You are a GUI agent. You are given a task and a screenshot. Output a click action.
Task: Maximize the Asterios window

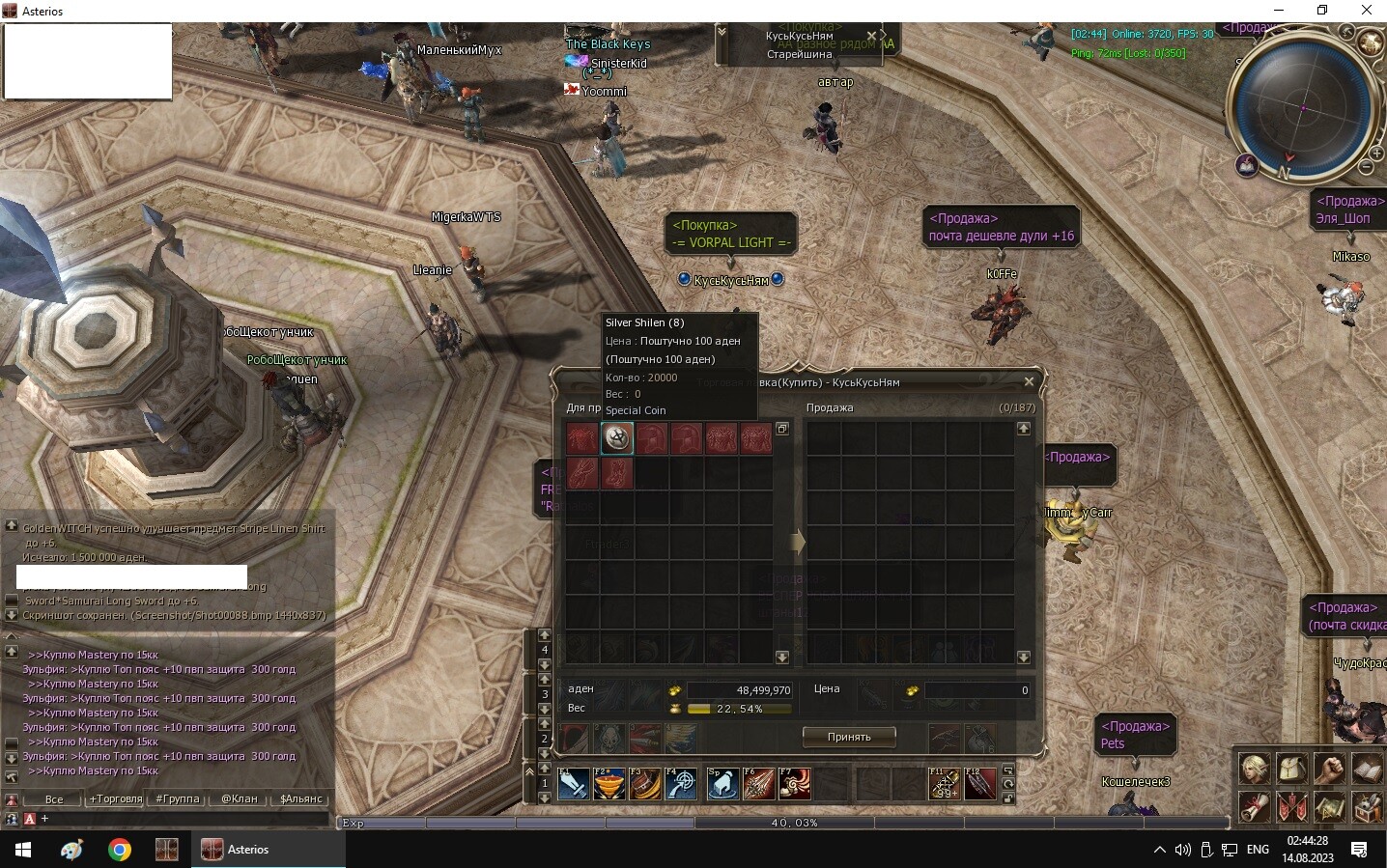1322,11
